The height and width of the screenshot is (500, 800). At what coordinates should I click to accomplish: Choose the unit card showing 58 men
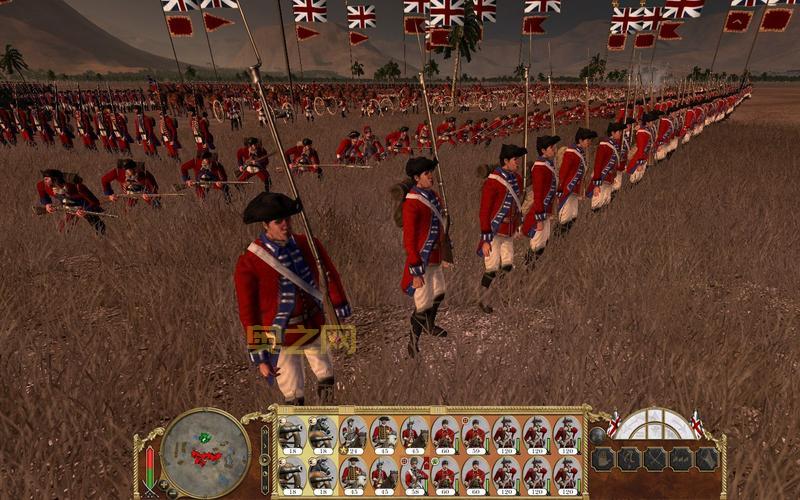click(415, 473)
